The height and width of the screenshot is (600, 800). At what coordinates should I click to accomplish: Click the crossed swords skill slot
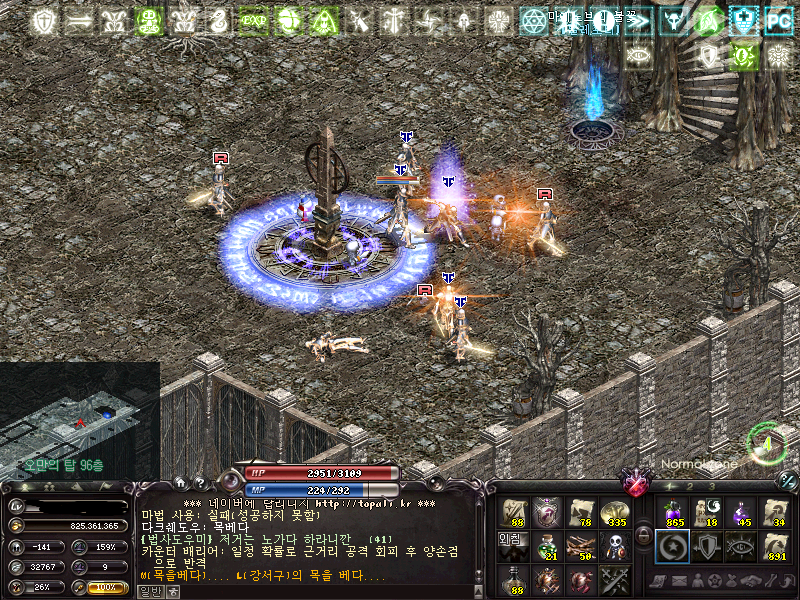[x=613, y=579]
